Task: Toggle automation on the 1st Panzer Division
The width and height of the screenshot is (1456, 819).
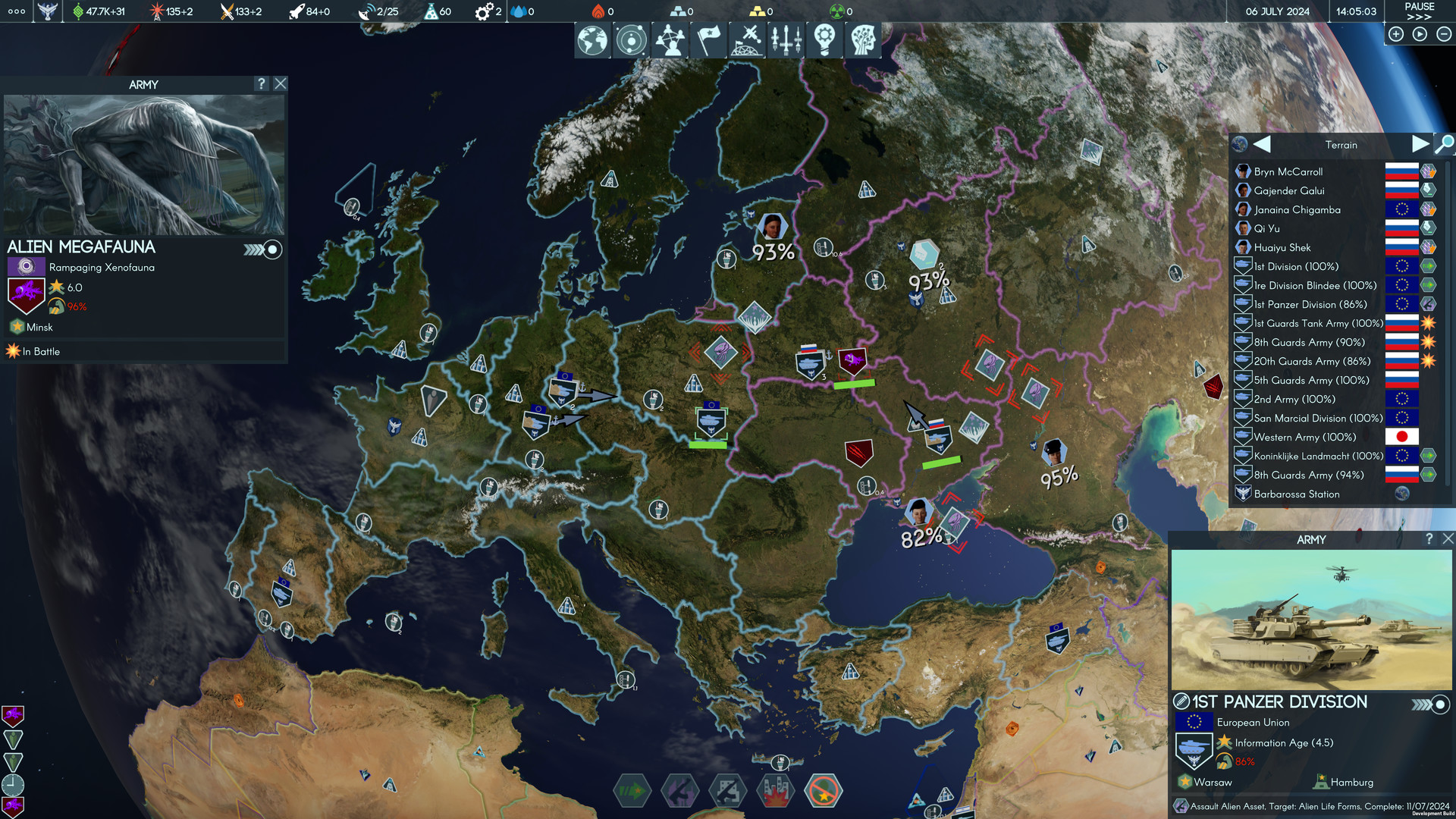Action: pos(1439,703)
